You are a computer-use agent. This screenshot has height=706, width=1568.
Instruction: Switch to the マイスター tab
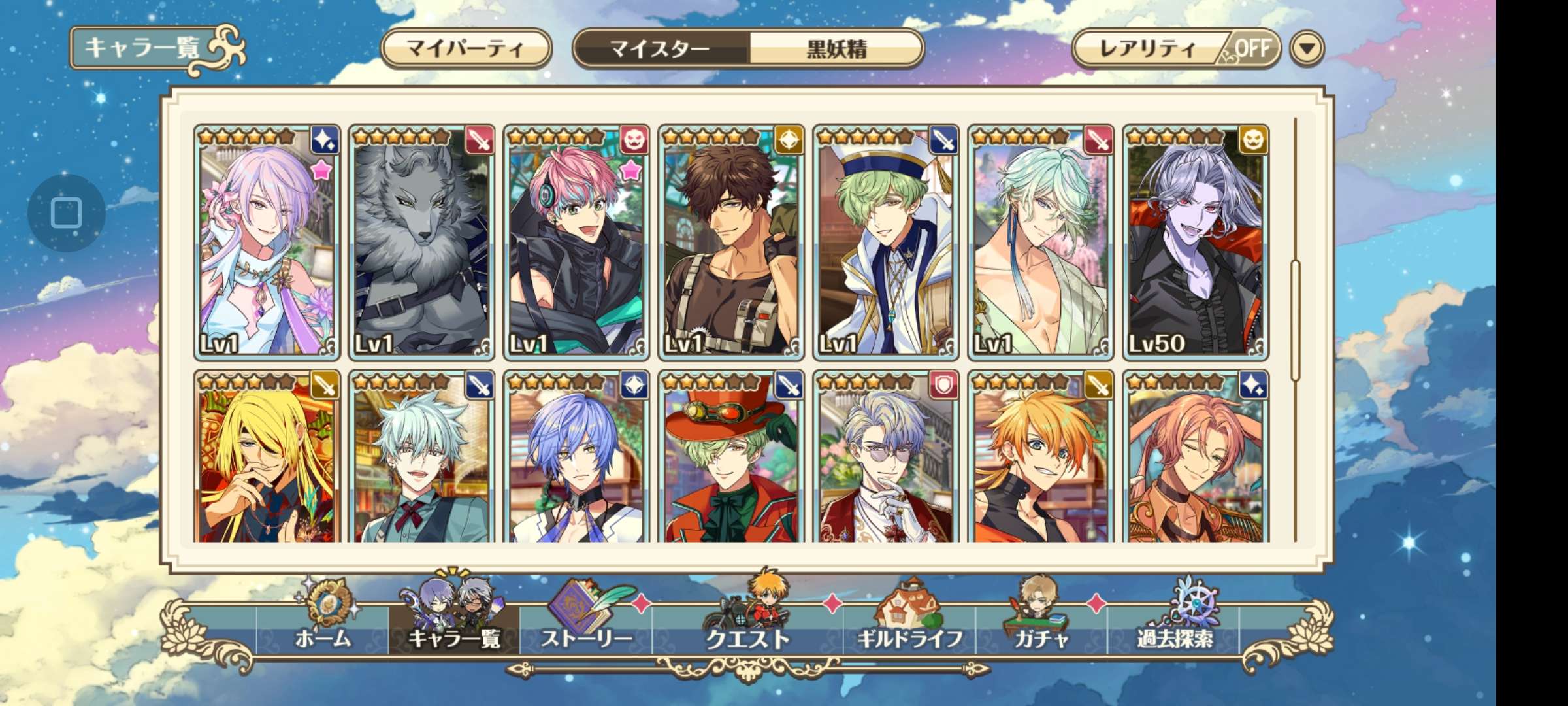click(x=660, y=48)
